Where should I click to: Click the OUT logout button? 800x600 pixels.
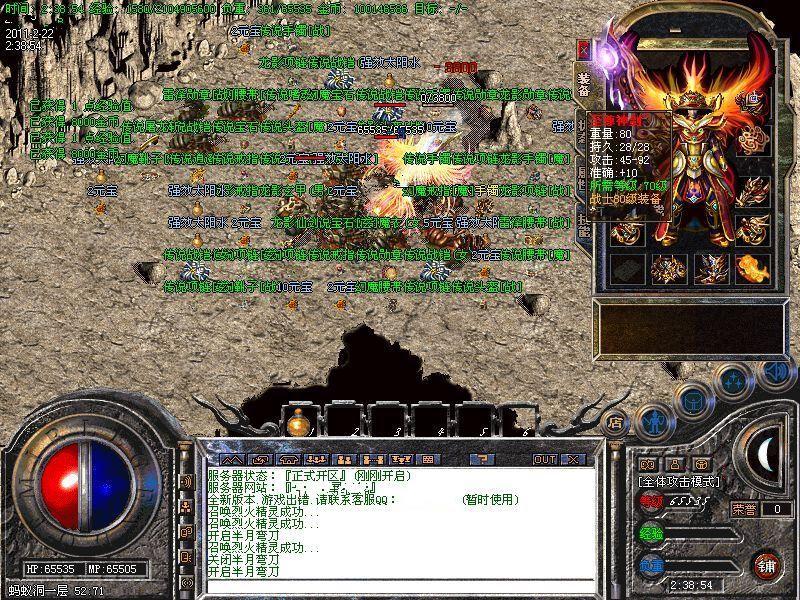tap(545, 459)
